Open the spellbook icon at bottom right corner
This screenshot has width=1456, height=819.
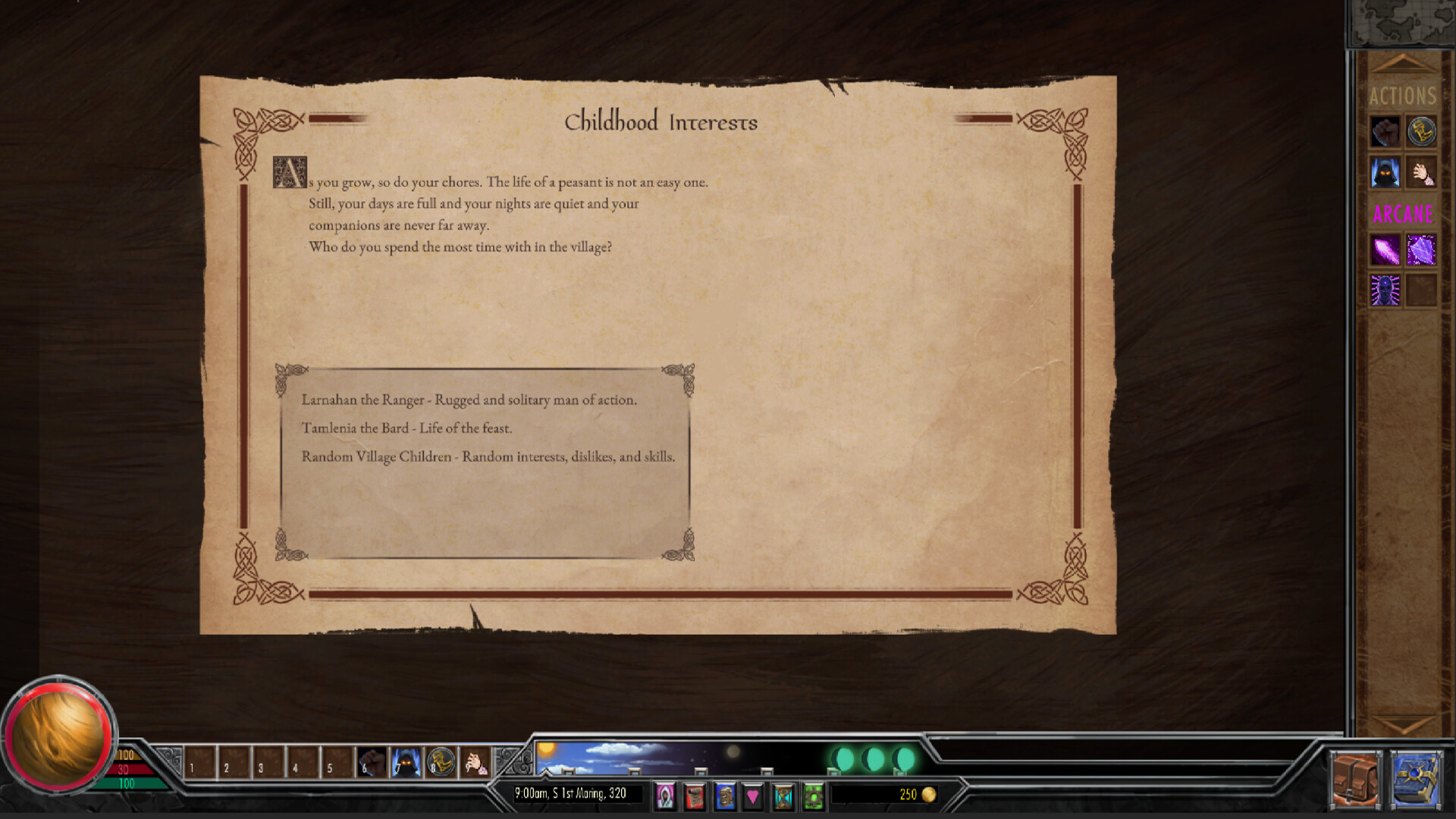coord(1417,777)
